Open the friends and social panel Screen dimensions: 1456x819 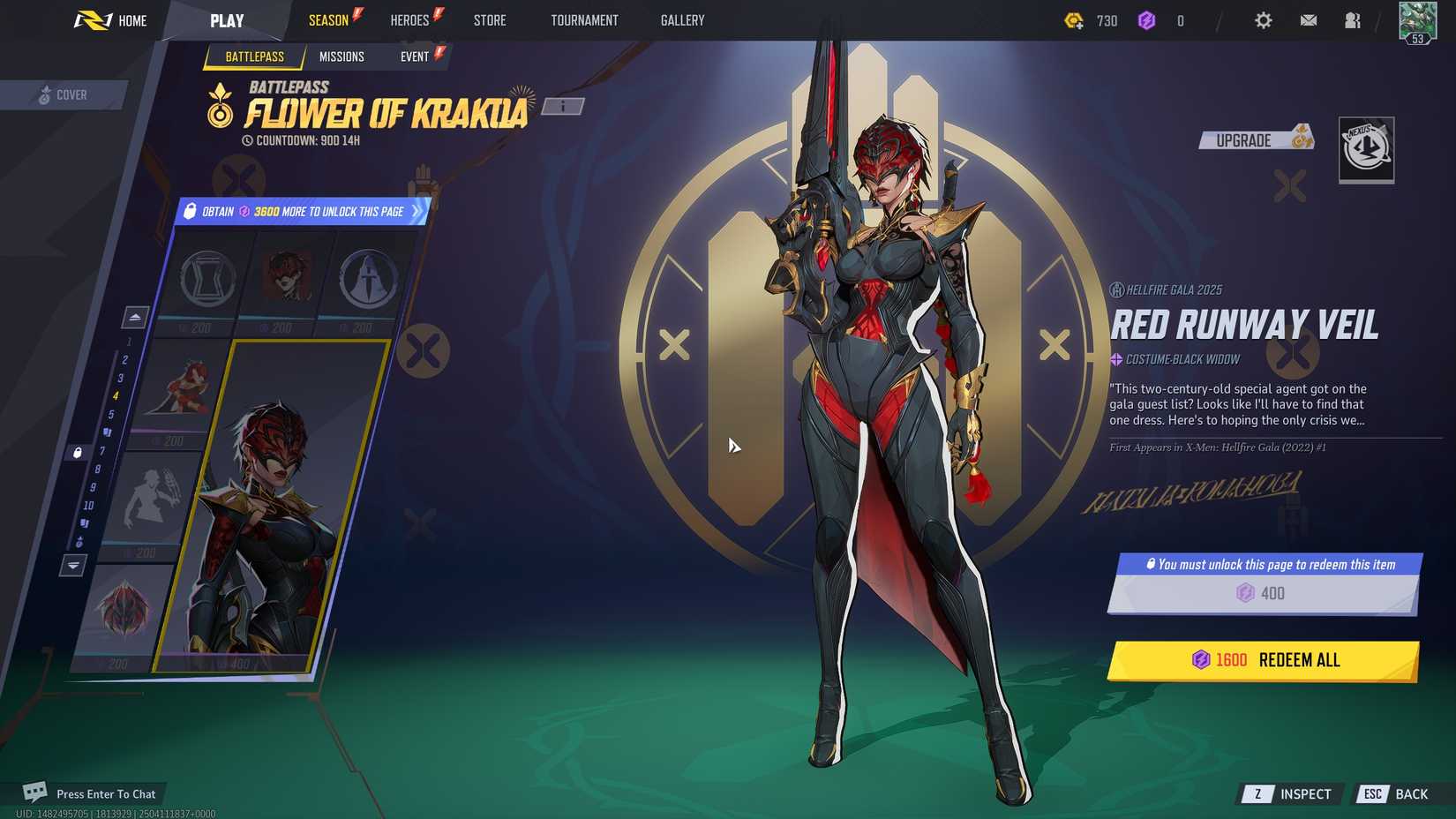pyautogui.click(x=1353, y=20)
